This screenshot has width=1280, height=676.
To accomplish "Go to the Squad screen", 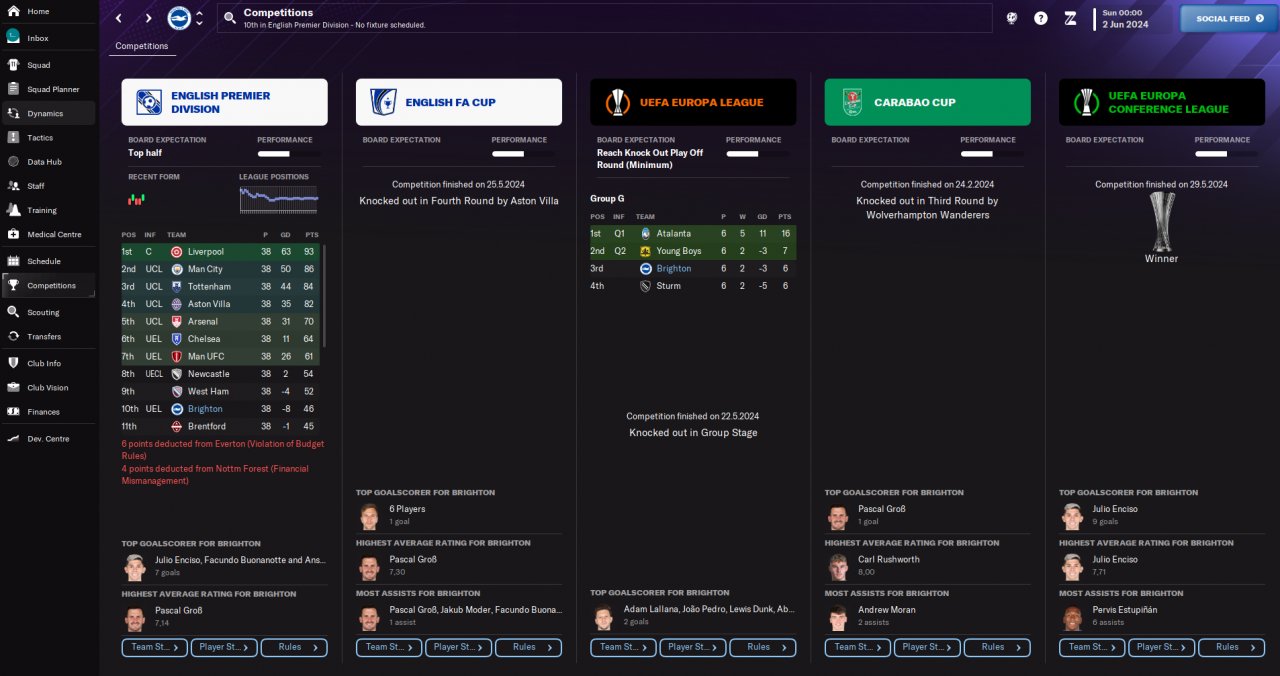I will (38, 65).
